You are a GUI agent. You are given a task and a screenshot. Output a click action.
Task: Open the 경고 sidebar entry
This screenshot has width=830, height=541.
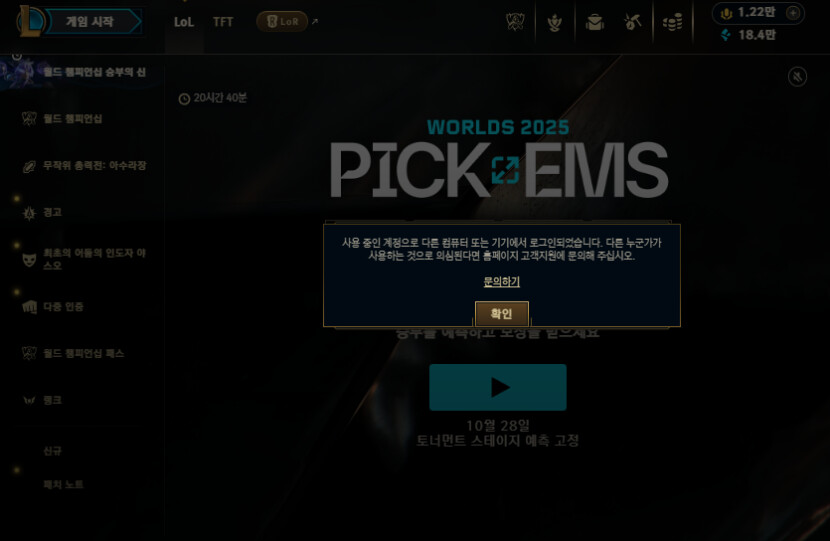(52, 212)
